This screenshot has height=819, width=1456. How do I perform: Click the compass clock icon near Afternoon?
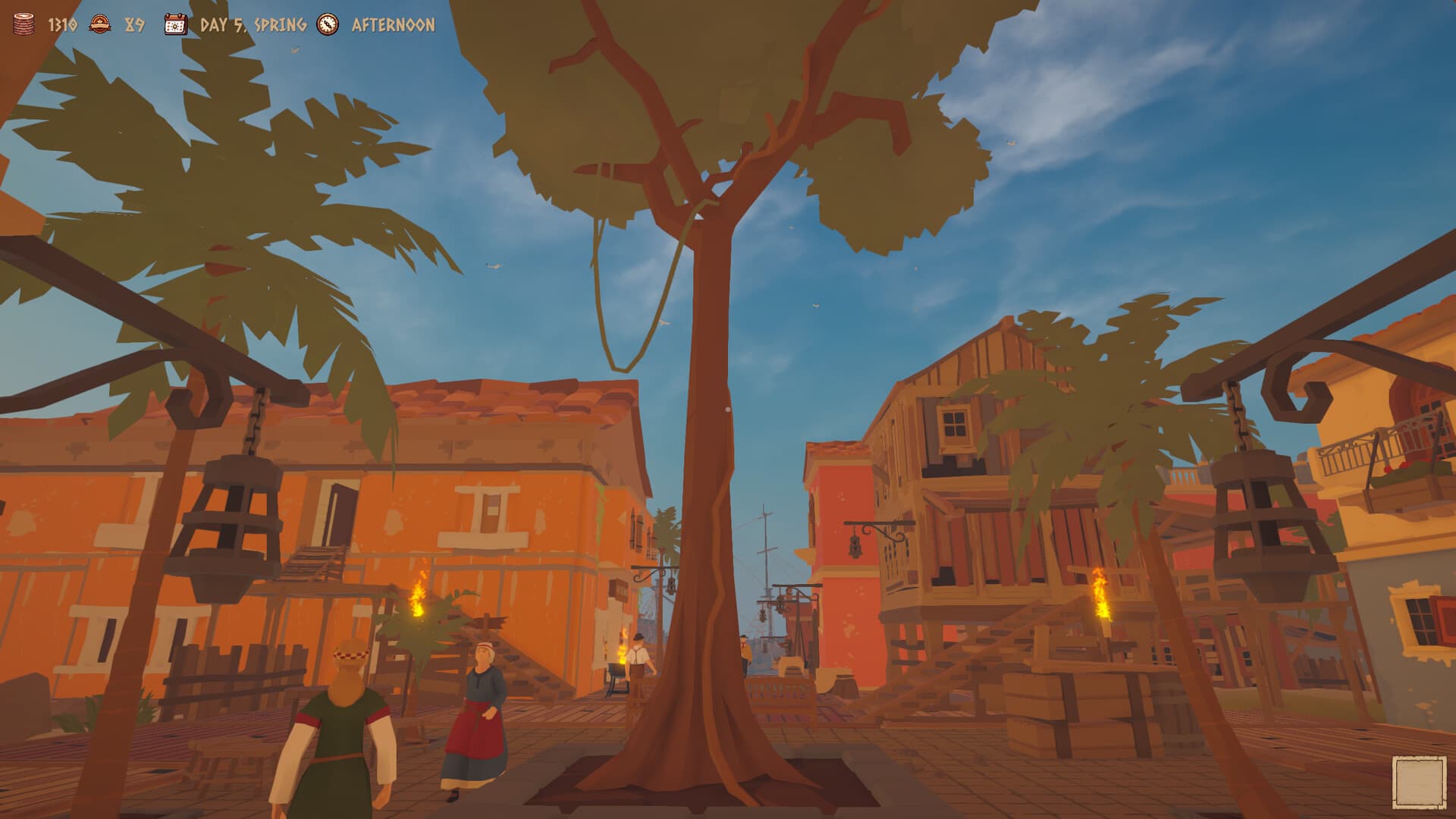(x=326, y=24)
